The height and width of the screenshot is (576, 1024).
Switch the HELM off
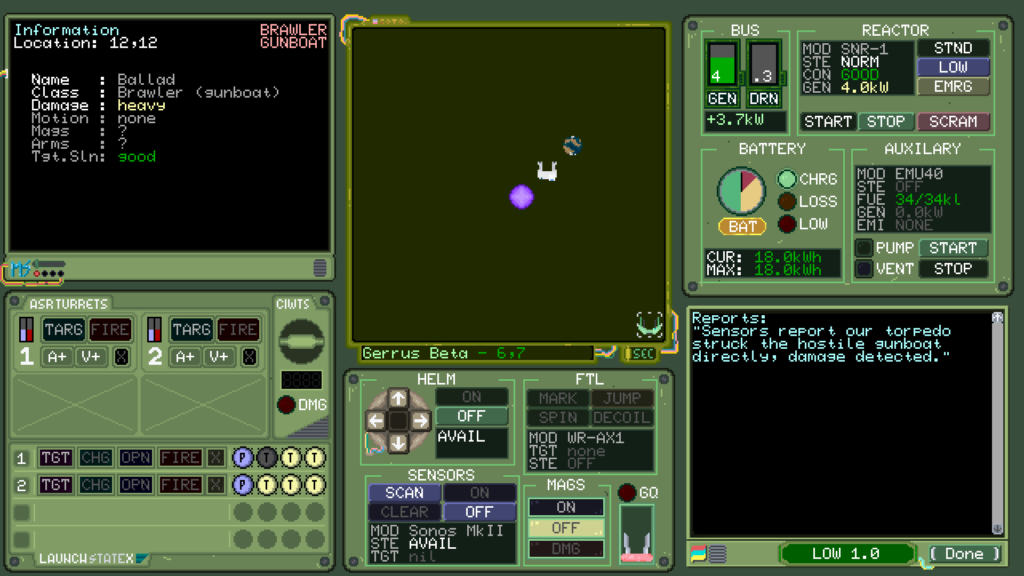click(471, 416)
